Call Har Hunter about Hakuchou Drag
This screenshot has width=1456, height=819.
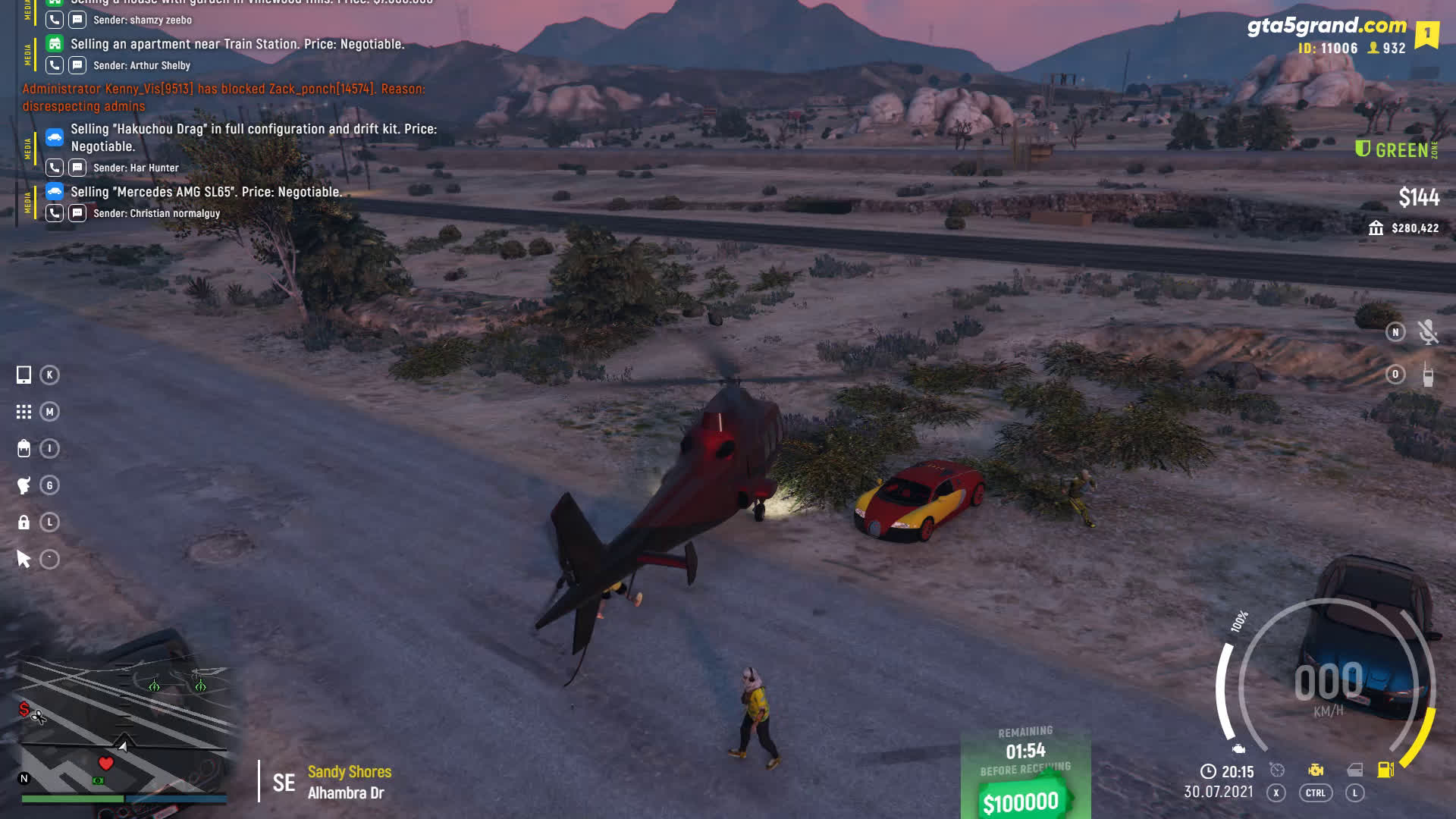[55, 168]
